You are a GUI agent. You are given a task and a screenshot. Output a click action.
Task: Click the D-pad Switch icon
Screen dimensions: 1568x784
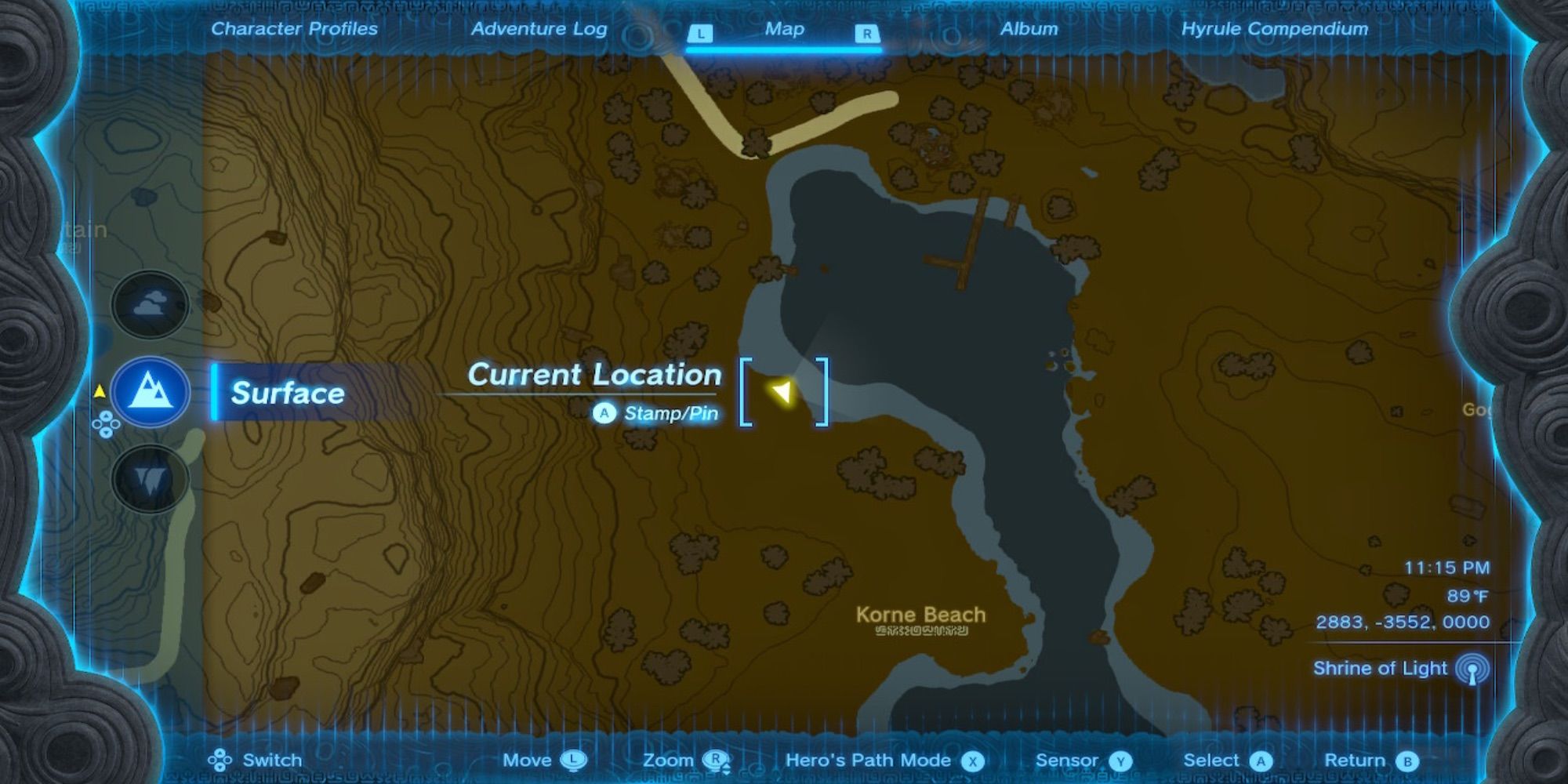point(220,760)
